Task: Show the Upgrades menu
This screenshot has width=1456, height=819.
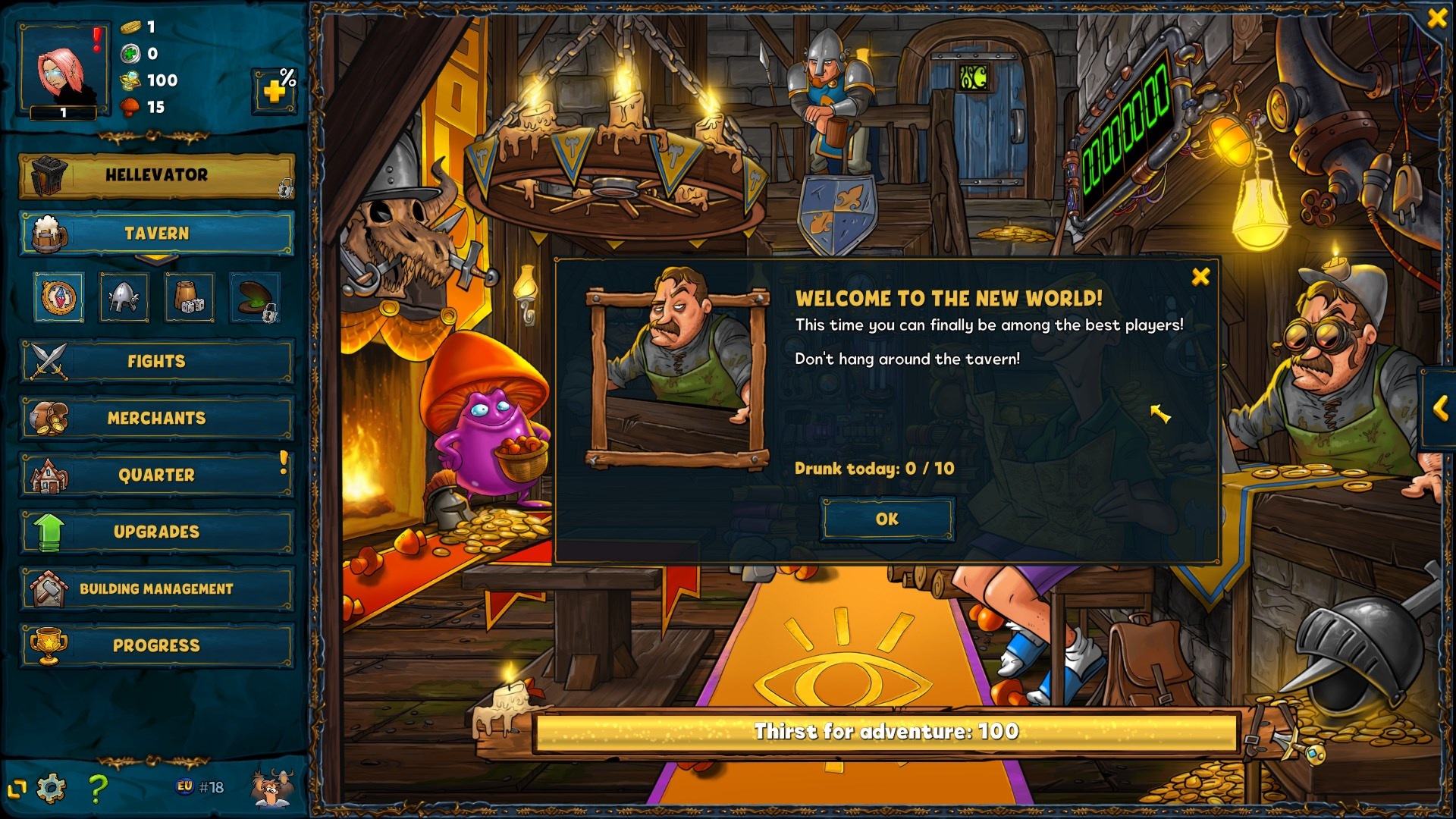Action: tap(156, 532)
